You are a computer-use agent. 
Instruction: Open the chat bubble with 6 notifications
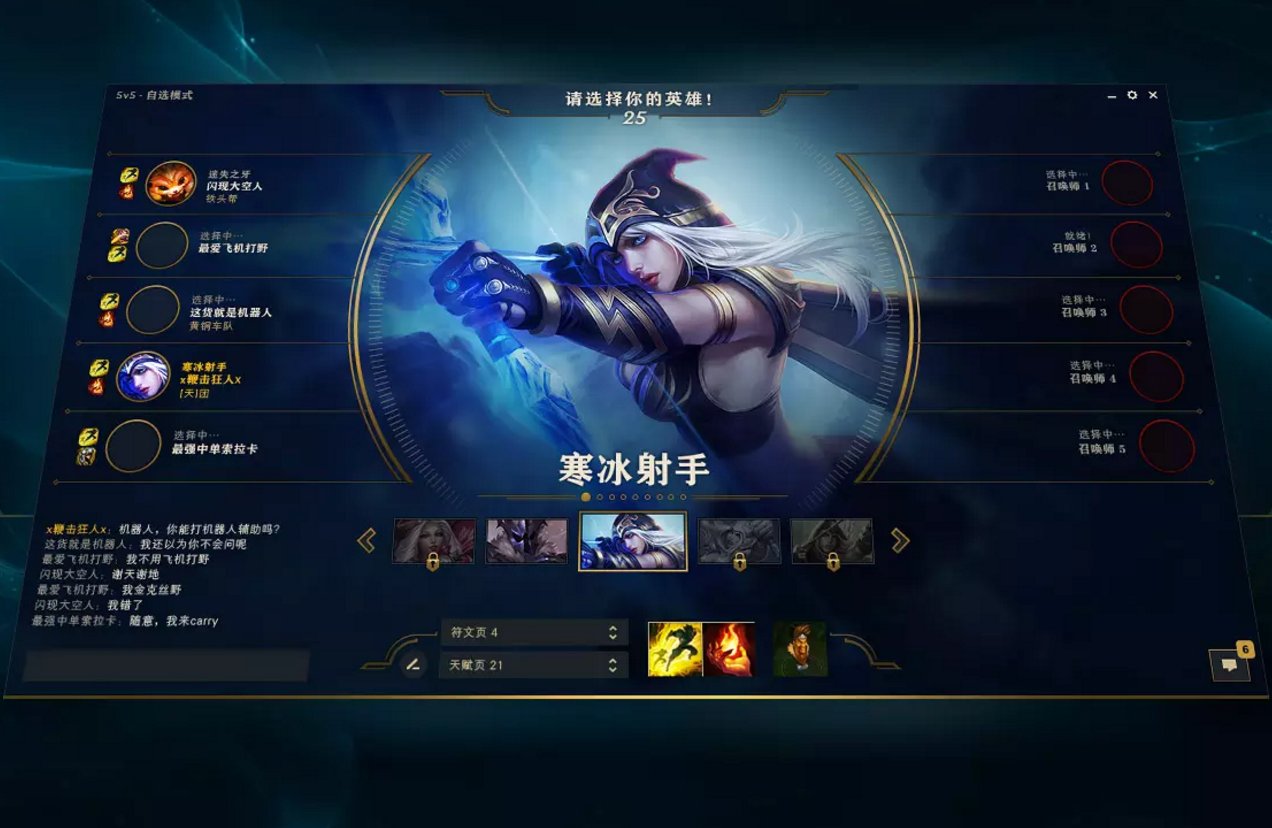coord(1229,665)
